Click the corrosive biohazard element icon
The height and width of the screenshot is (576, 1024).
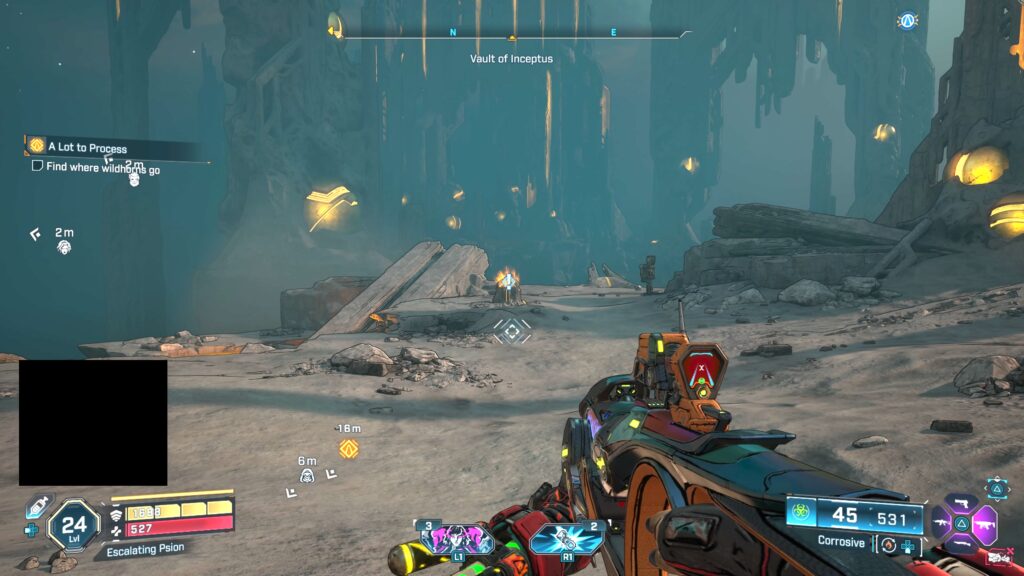801,515
